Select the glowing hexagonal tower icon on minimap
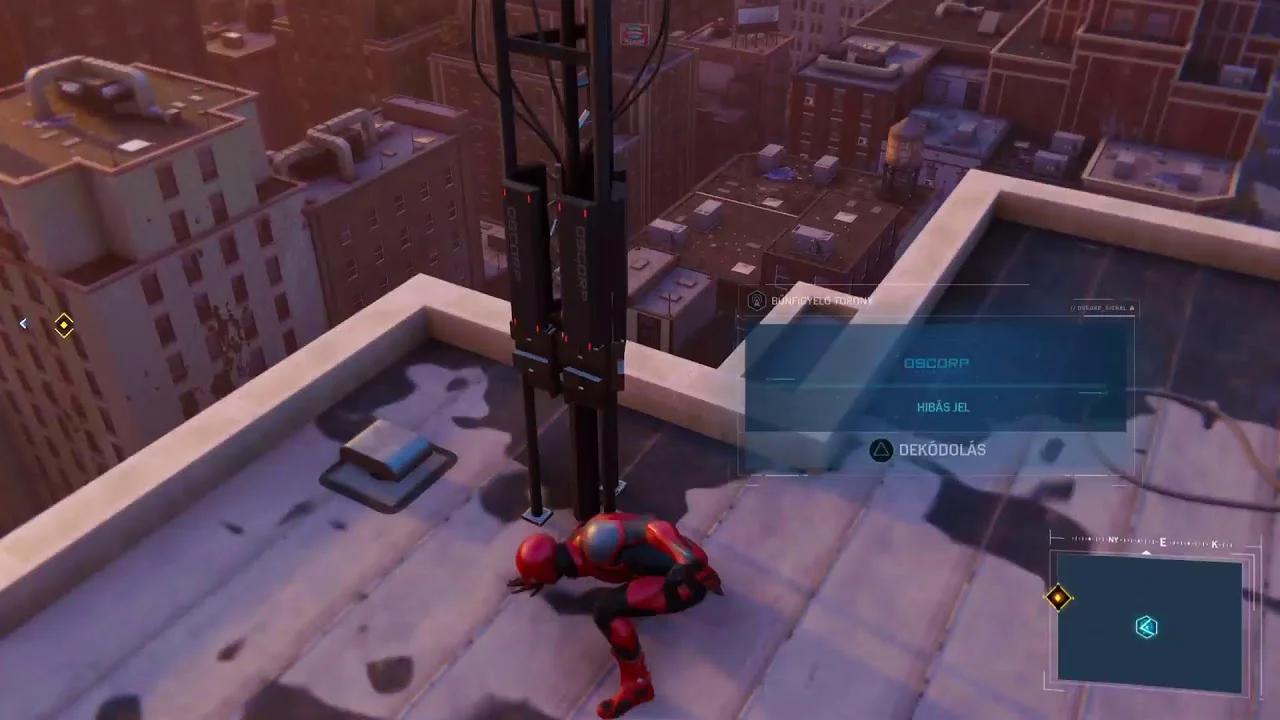1280x720 pixels. (x=1146, y=627)
